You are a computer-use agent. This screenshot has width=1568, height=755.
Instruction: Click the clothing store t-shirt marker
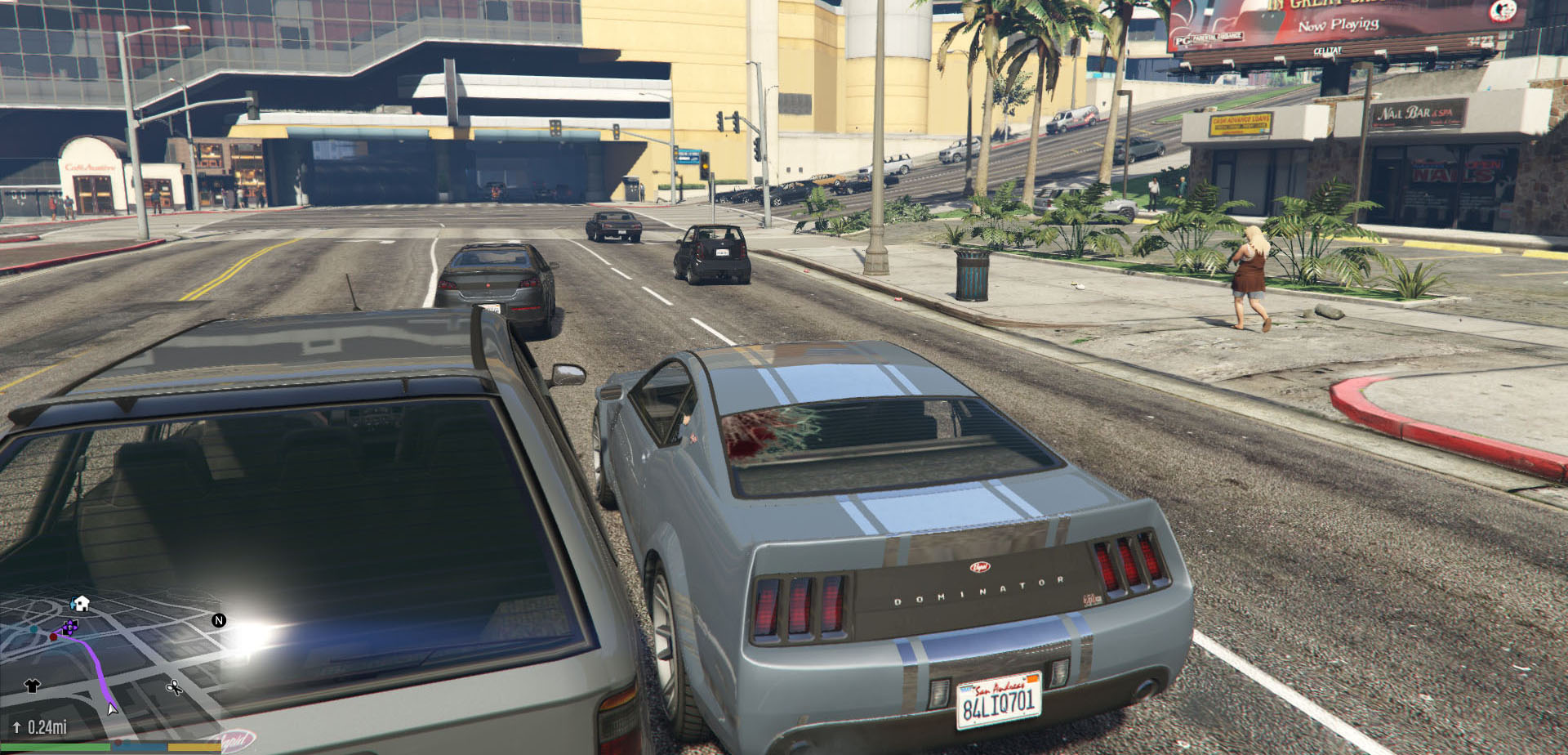point(32,686)
